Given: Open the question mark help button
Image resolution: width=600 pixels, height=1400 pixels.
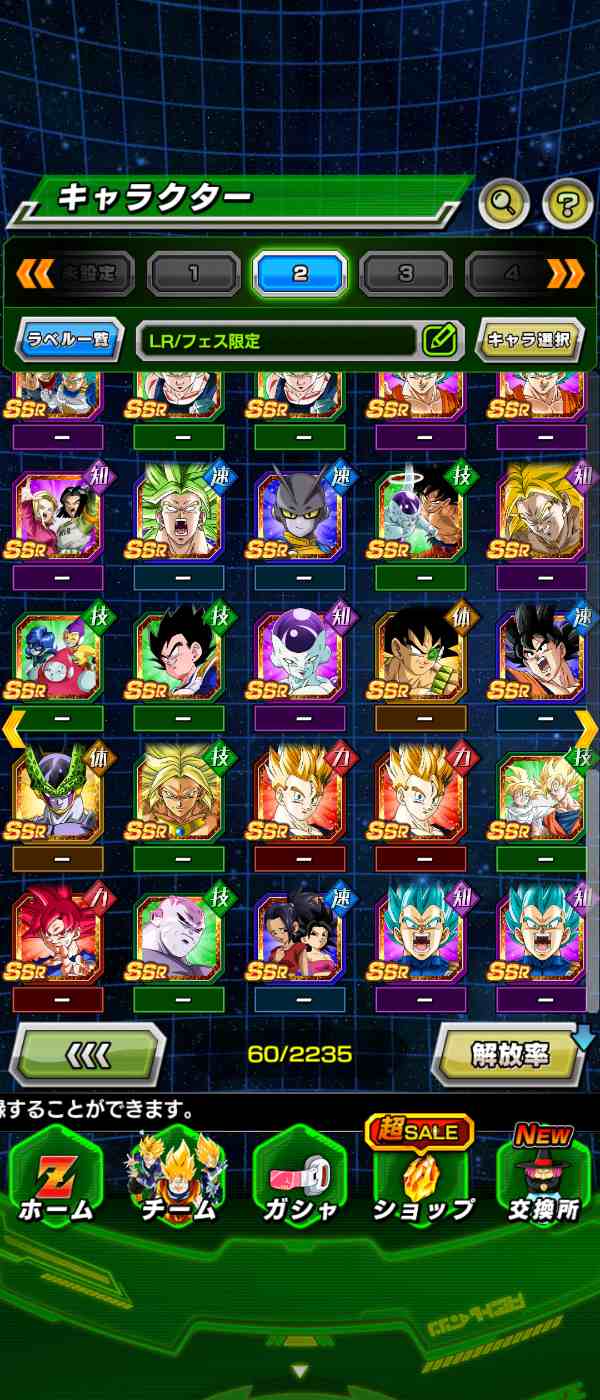Looking at the screenshot, I should (x=567, y=204).
